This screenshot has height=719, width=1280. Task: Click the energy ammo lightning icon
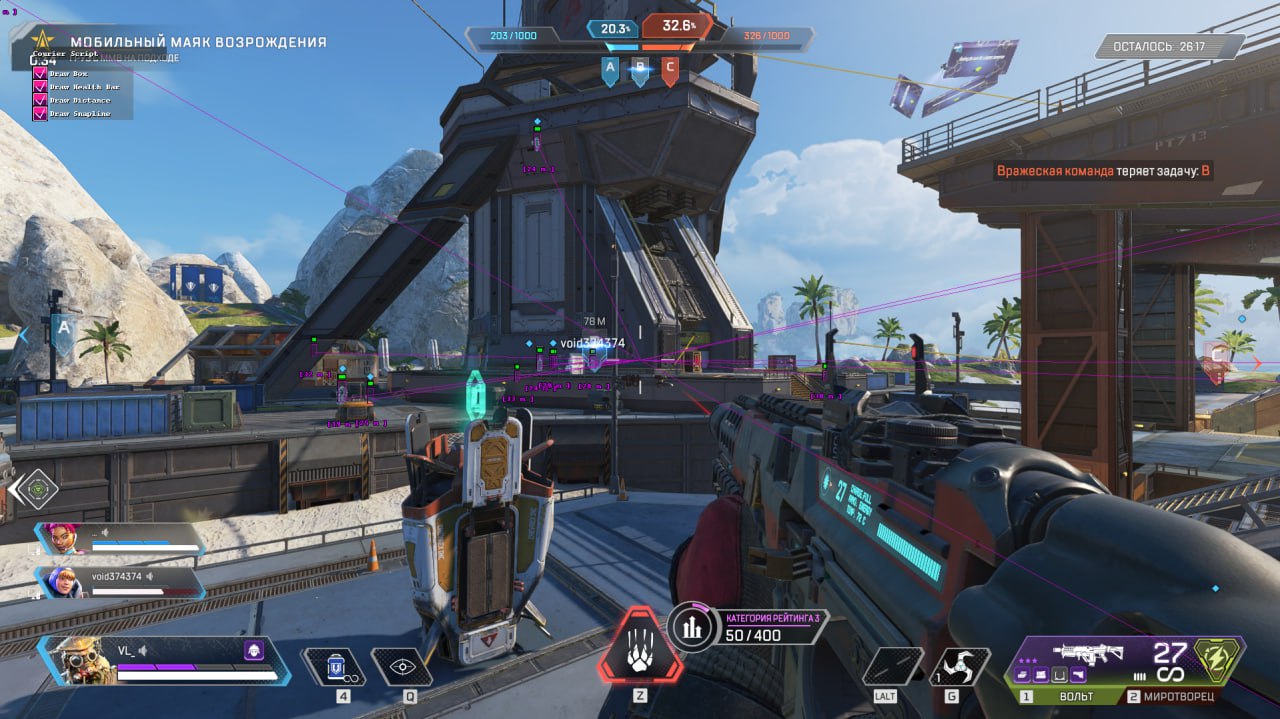point(1217,659)
